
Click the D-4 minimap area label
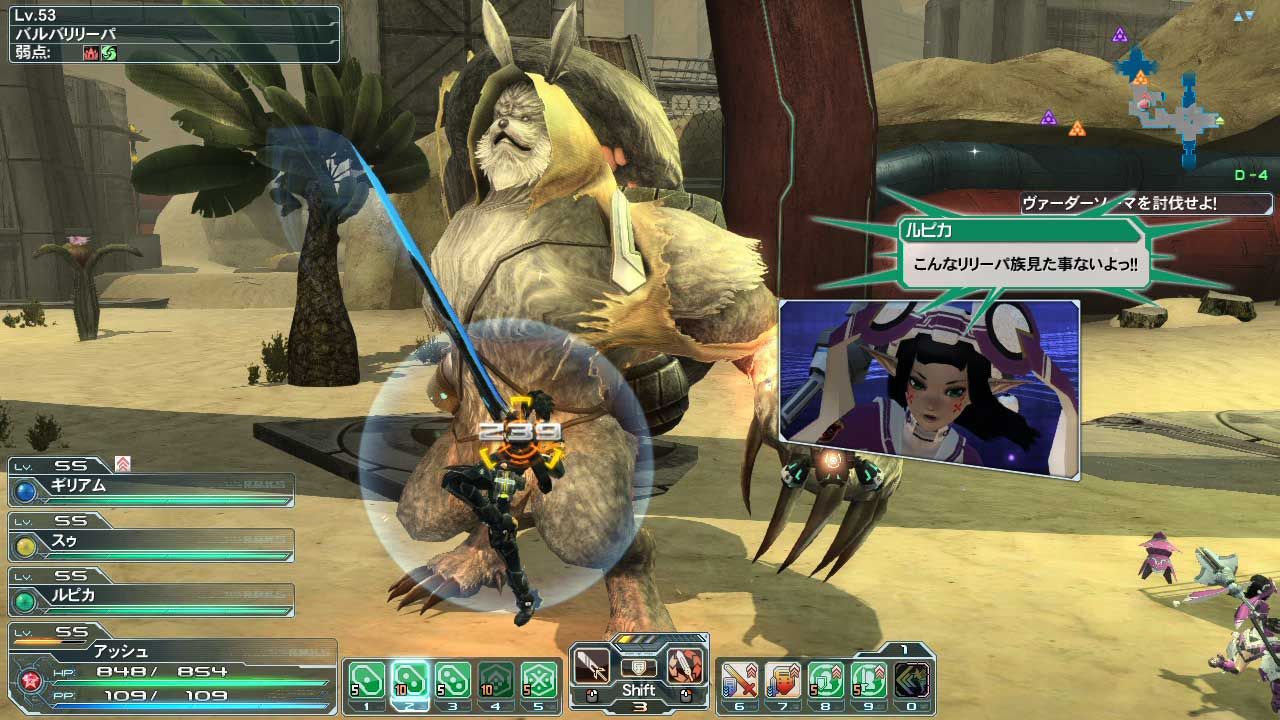click(x=1250, y=175)
